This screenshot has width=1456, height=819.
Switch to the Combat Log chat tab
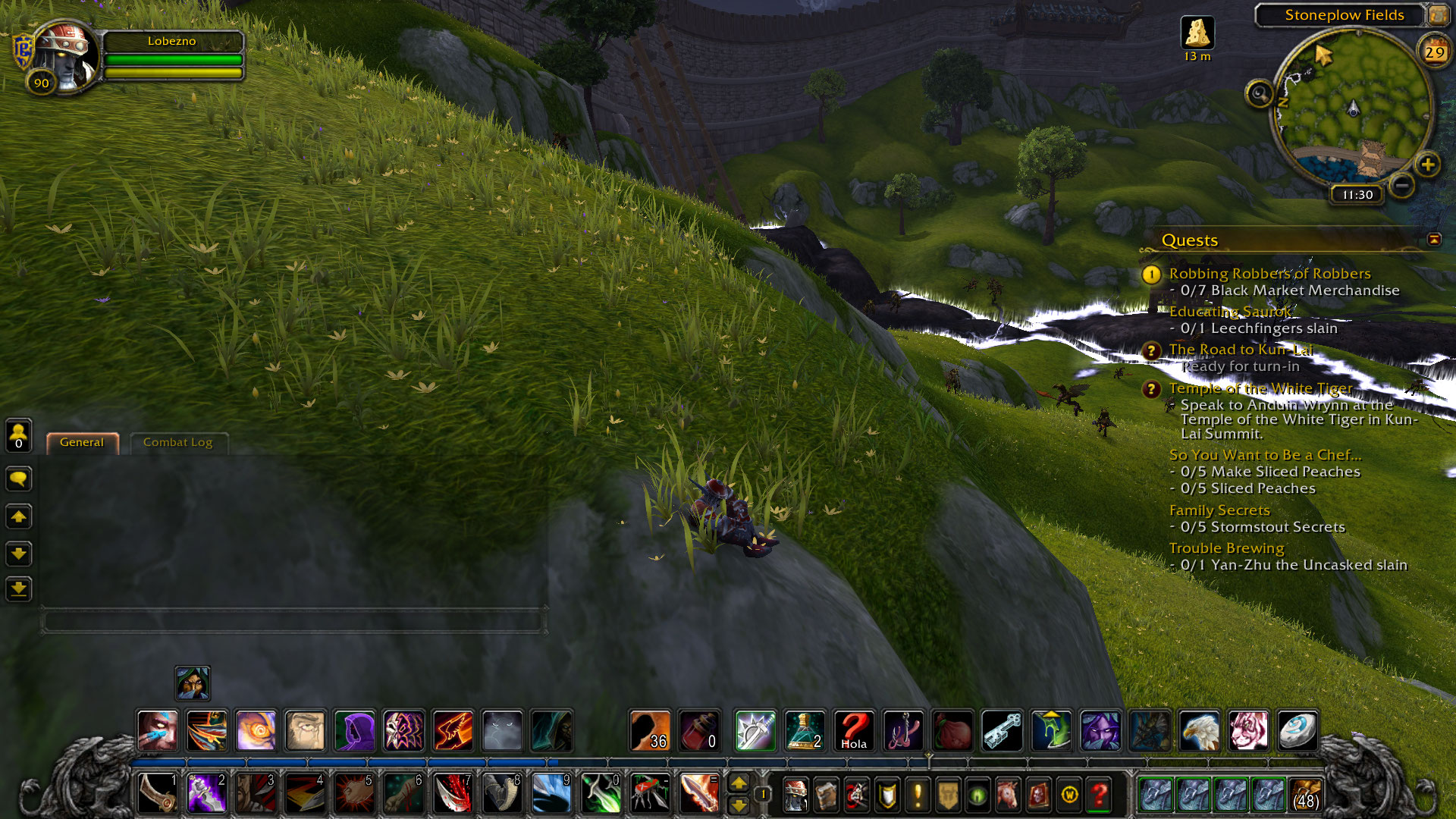pos(177,443)
